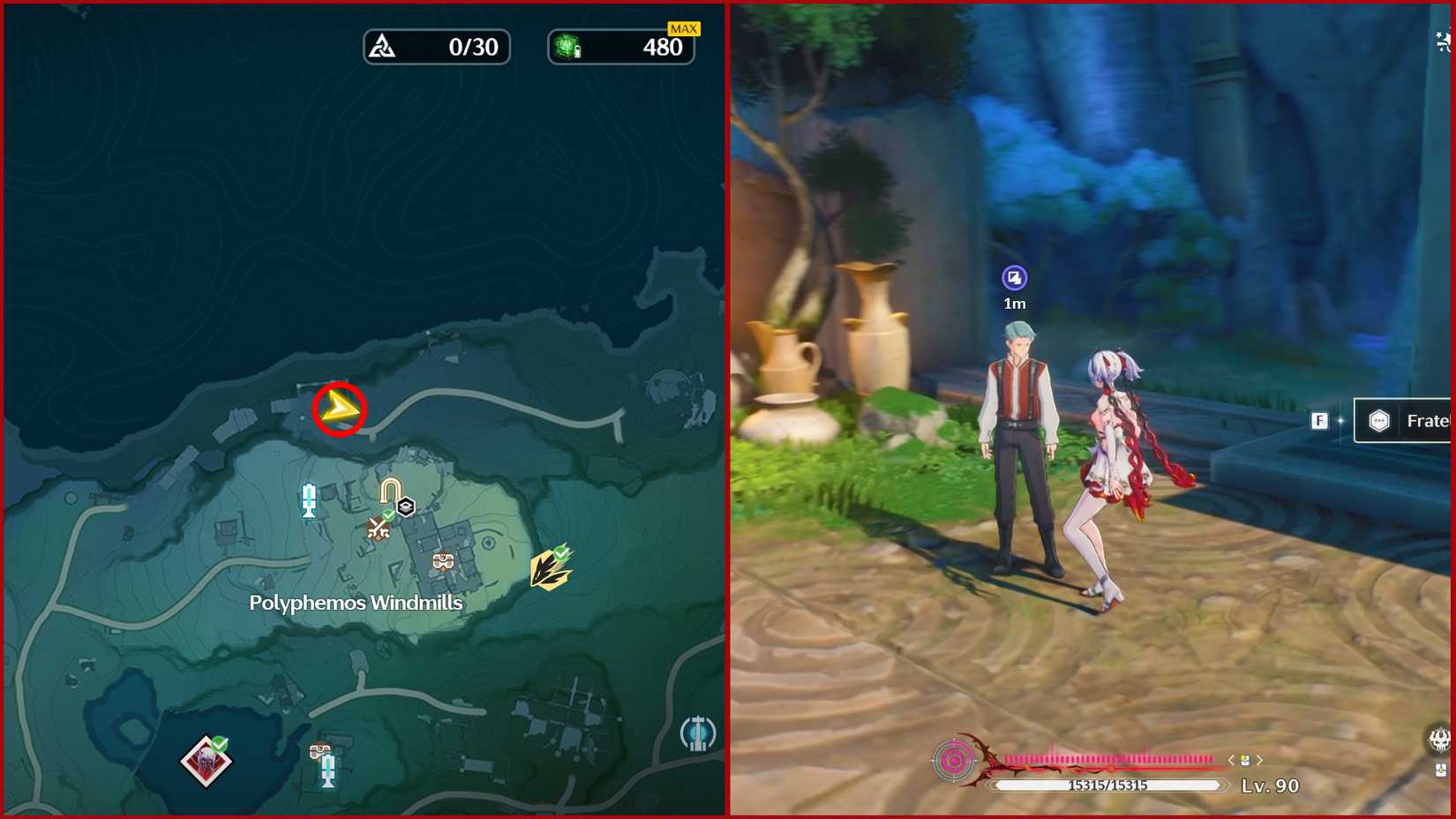Screen dimensions: 1456x819
Task: Click the green checkmark on the boss claw marker
Action: [x=561, y=553]
